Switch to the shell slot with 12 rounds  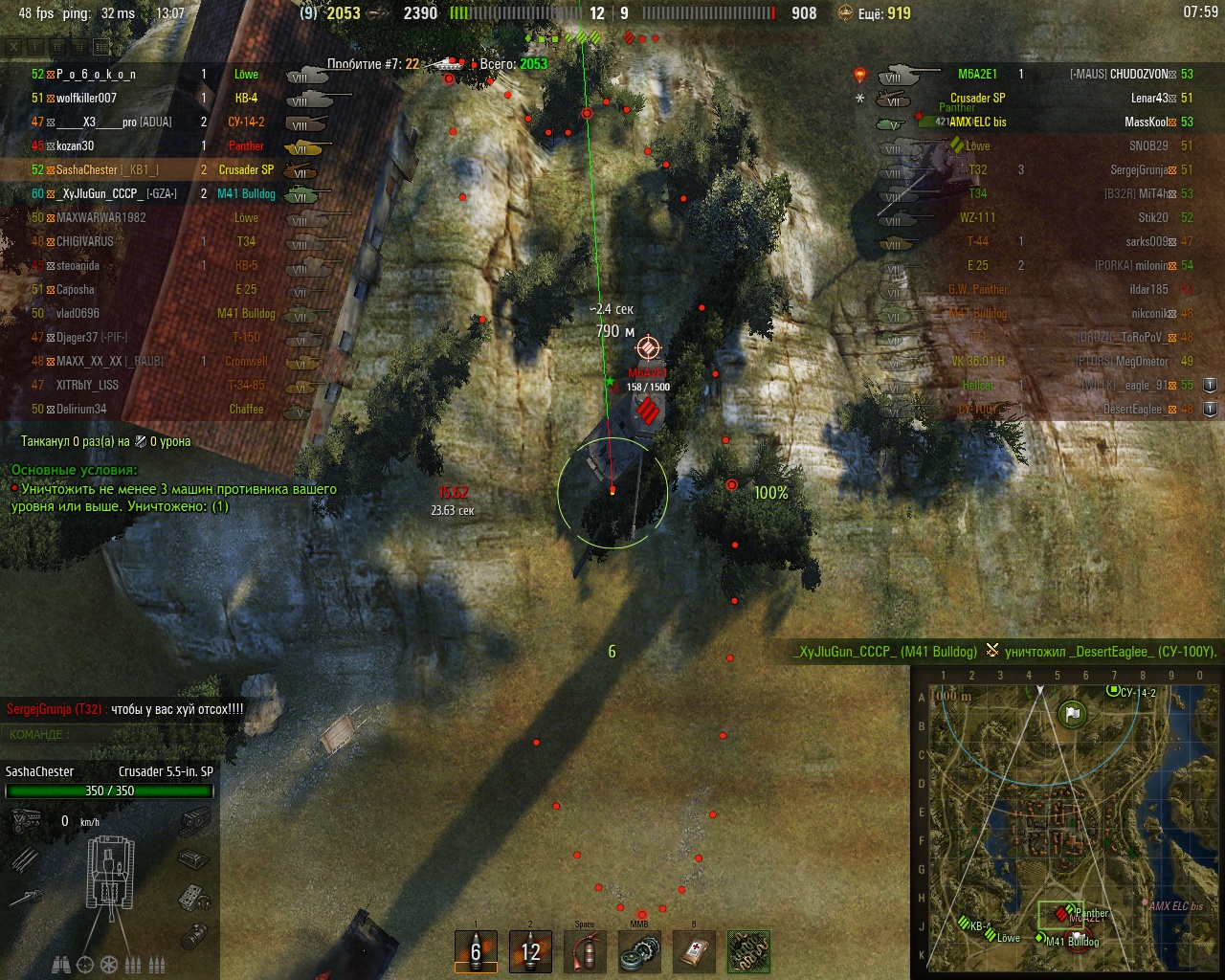pos(530,950)
